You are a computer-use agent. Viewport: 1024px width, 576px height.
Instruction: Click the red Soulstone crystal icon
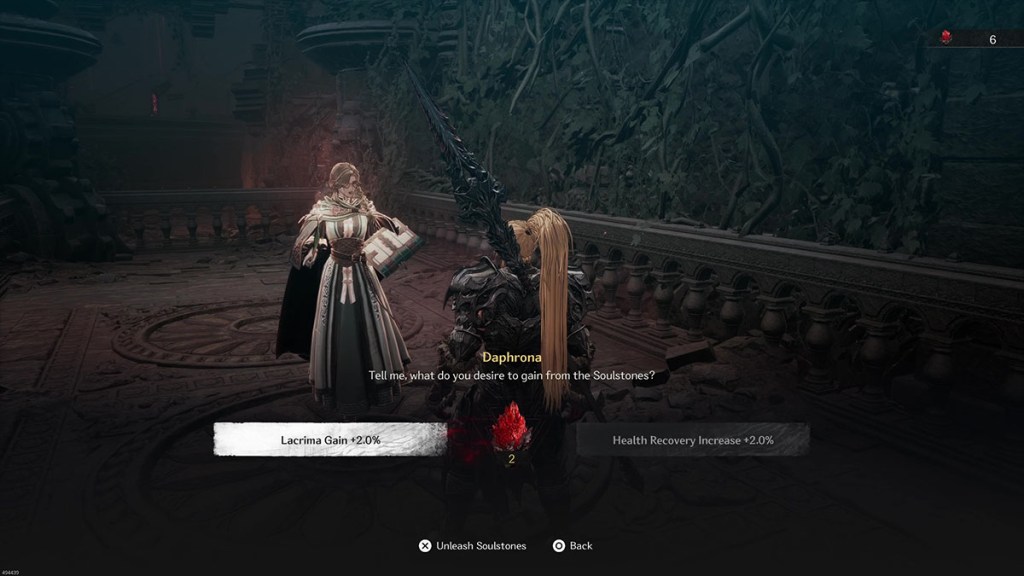click(x=511, y=427)
